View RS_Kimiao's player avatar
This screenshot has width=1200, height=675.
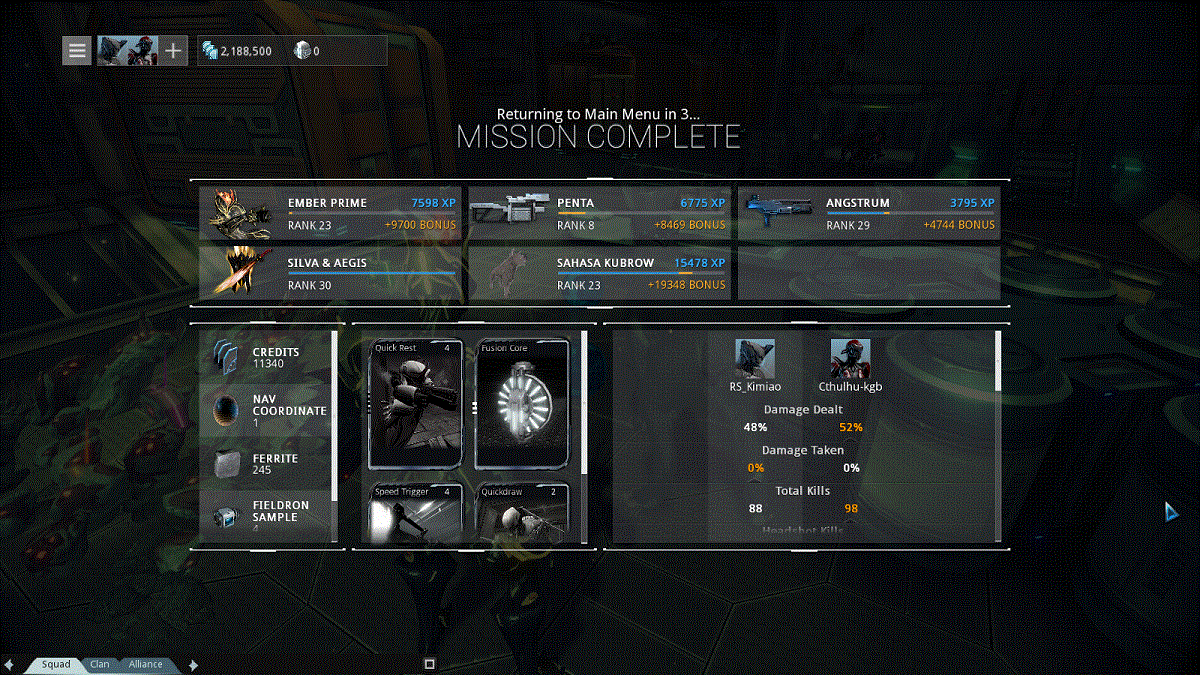(x=755, y=358)
